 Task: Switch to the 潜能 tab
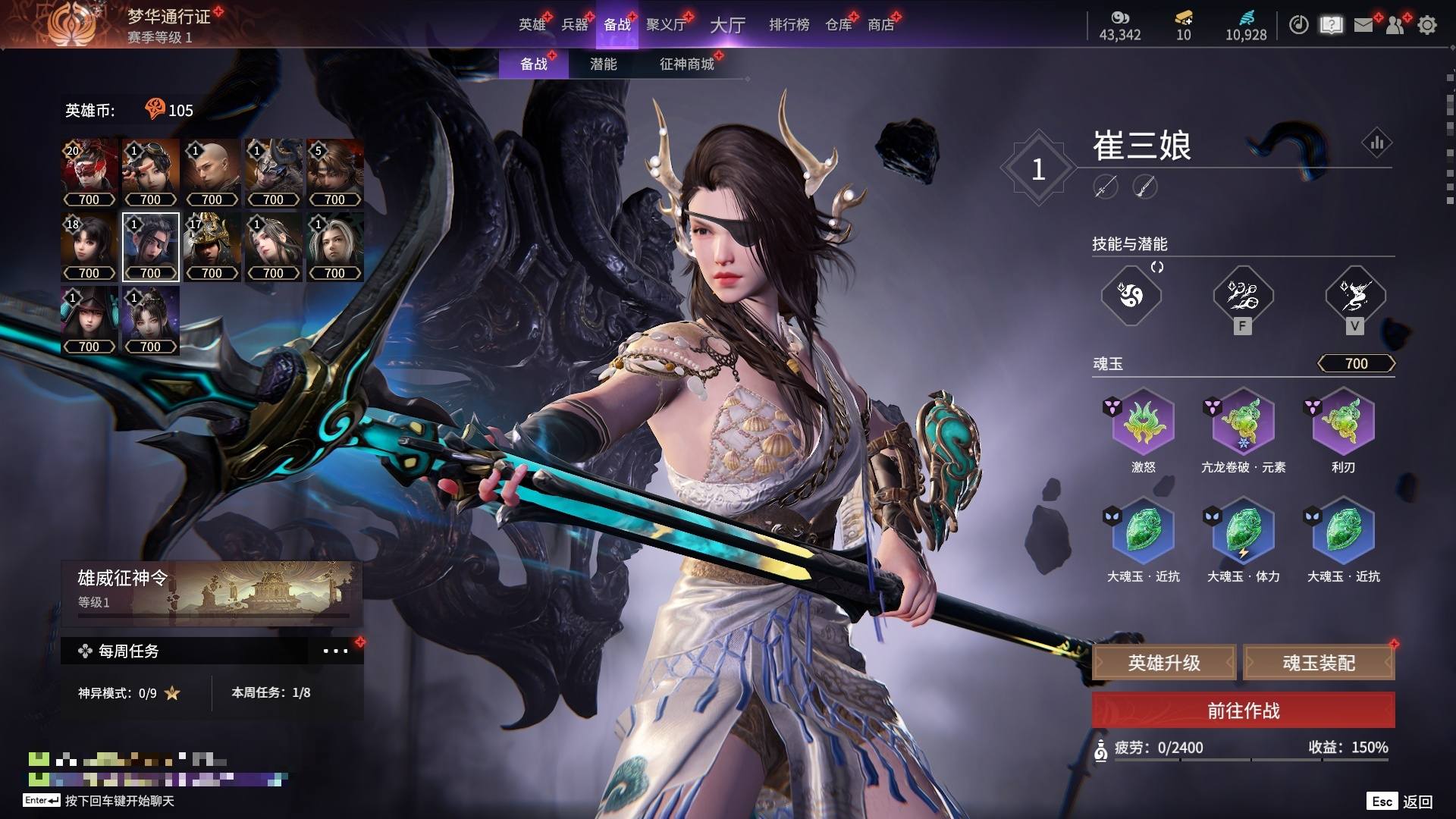[603, 64]
